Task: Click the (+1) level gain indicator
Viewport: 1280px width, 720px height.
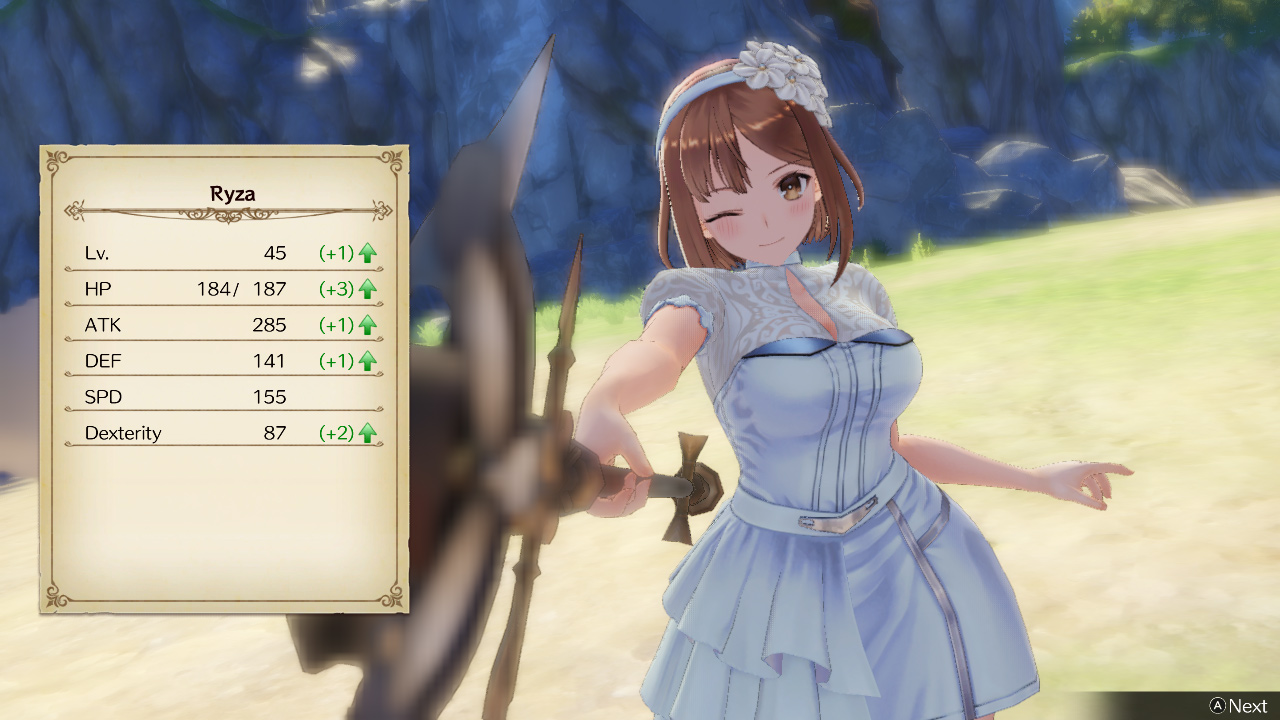Action: pos(336,253)
